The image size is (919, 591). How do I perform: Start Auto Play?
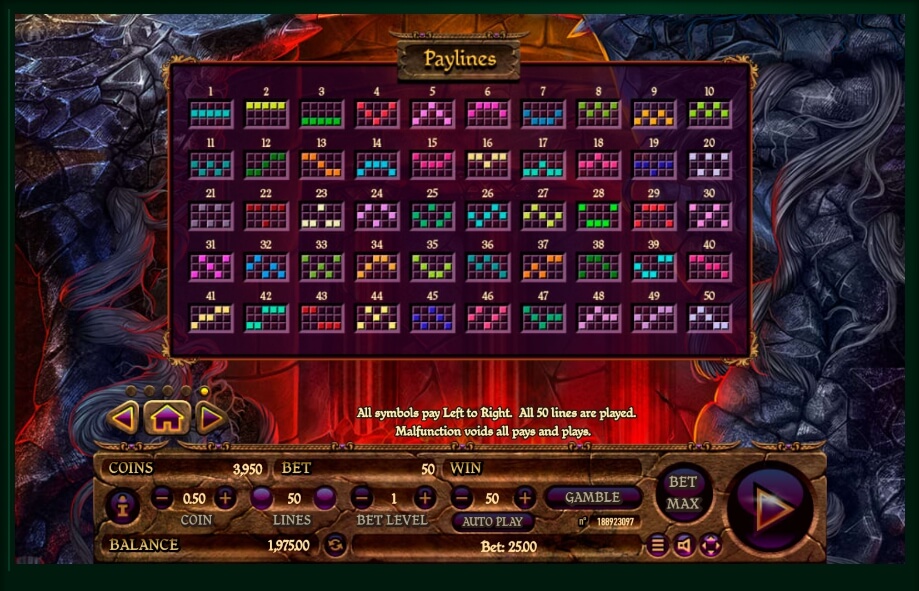click(492, 522)
